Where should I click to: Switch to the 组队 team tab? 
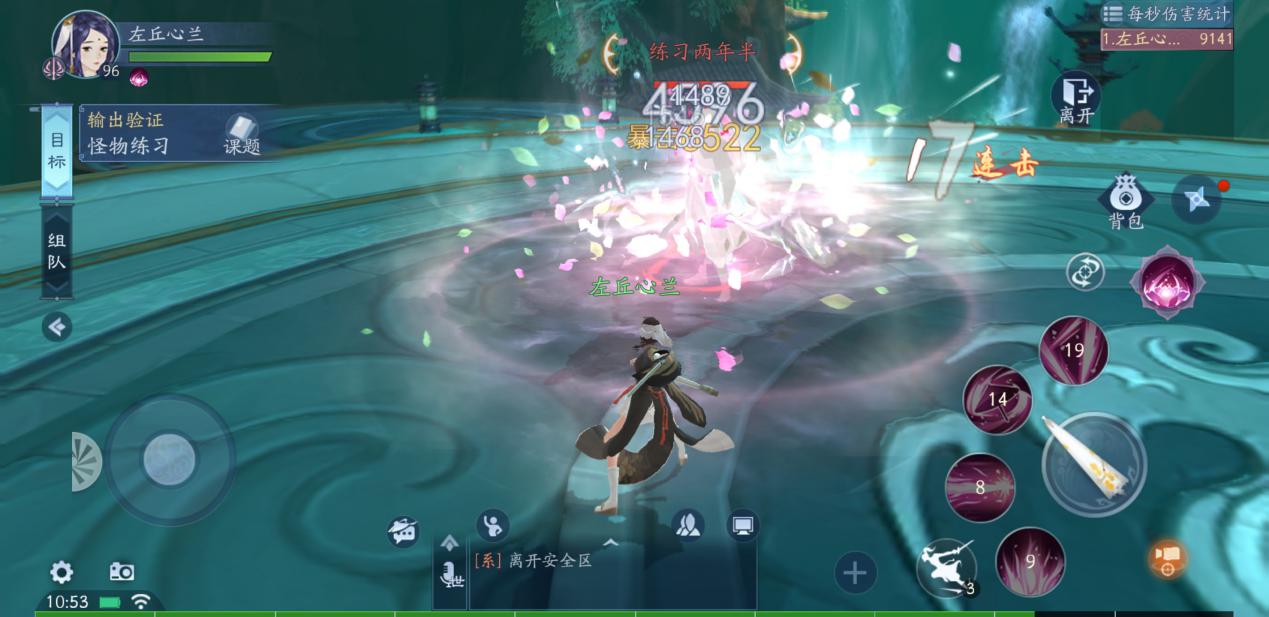pyautogui.click(x=57, y=250)
